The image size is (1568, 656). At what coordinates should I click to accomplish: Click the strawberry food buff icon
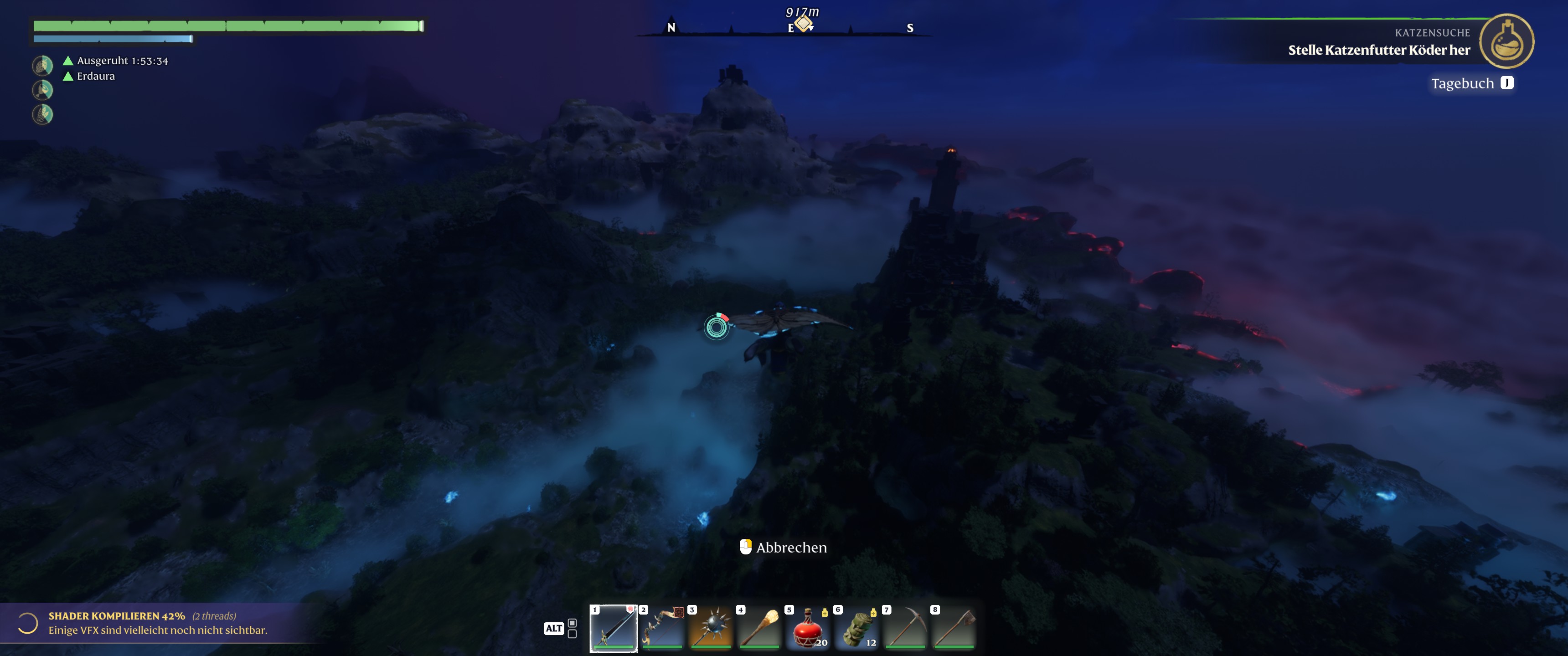42,65
